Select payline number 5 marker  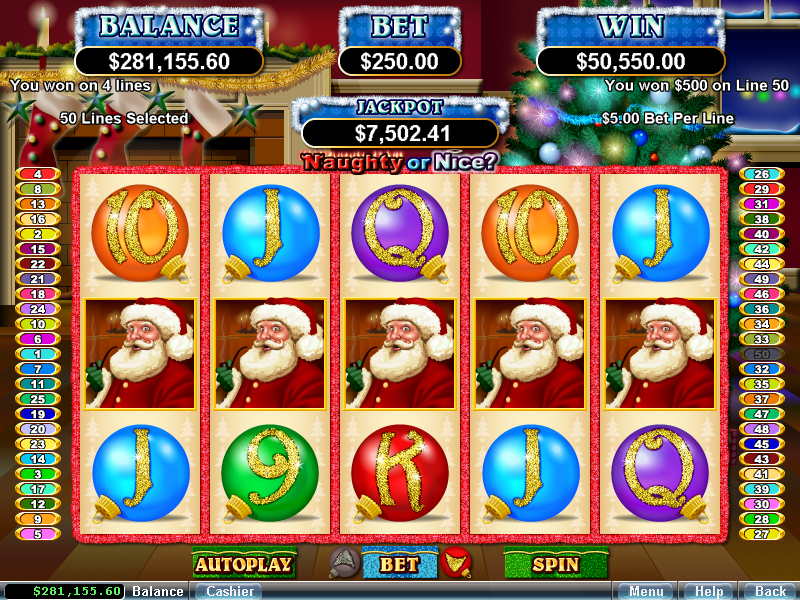(x=38, y=534)
